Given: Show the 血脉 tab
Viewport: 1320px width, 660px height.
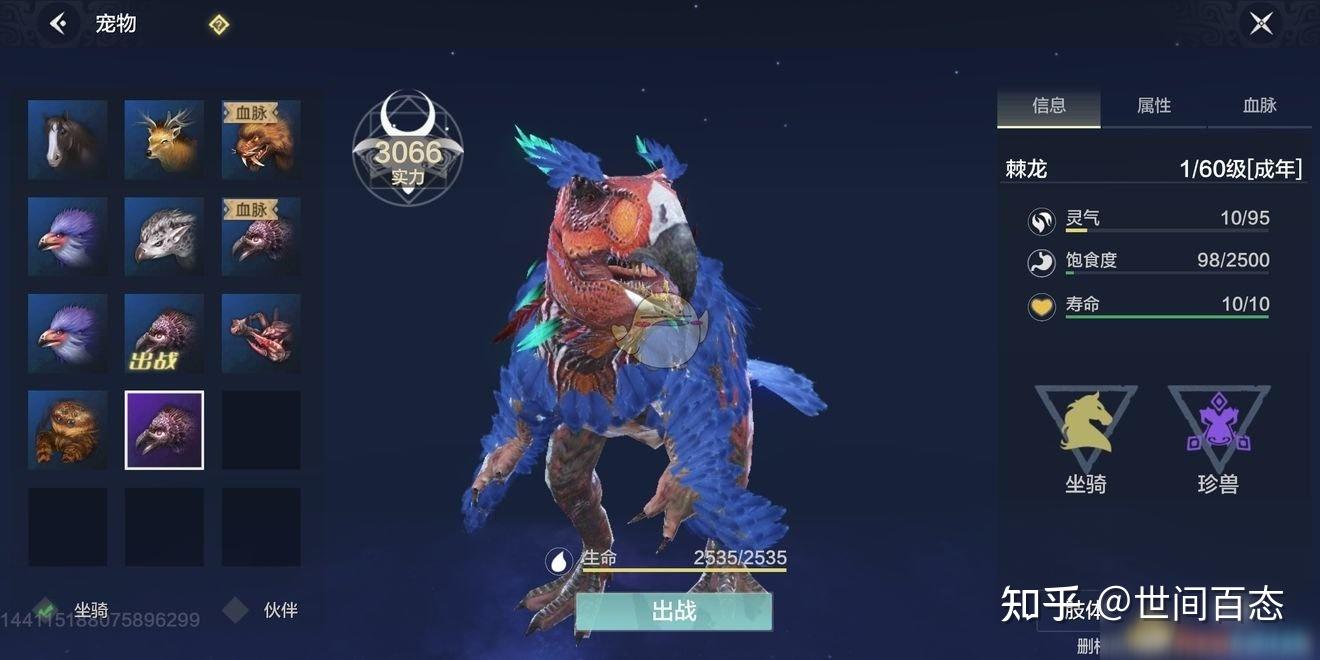Looking at the screenshot, I should click(1259, 106).
